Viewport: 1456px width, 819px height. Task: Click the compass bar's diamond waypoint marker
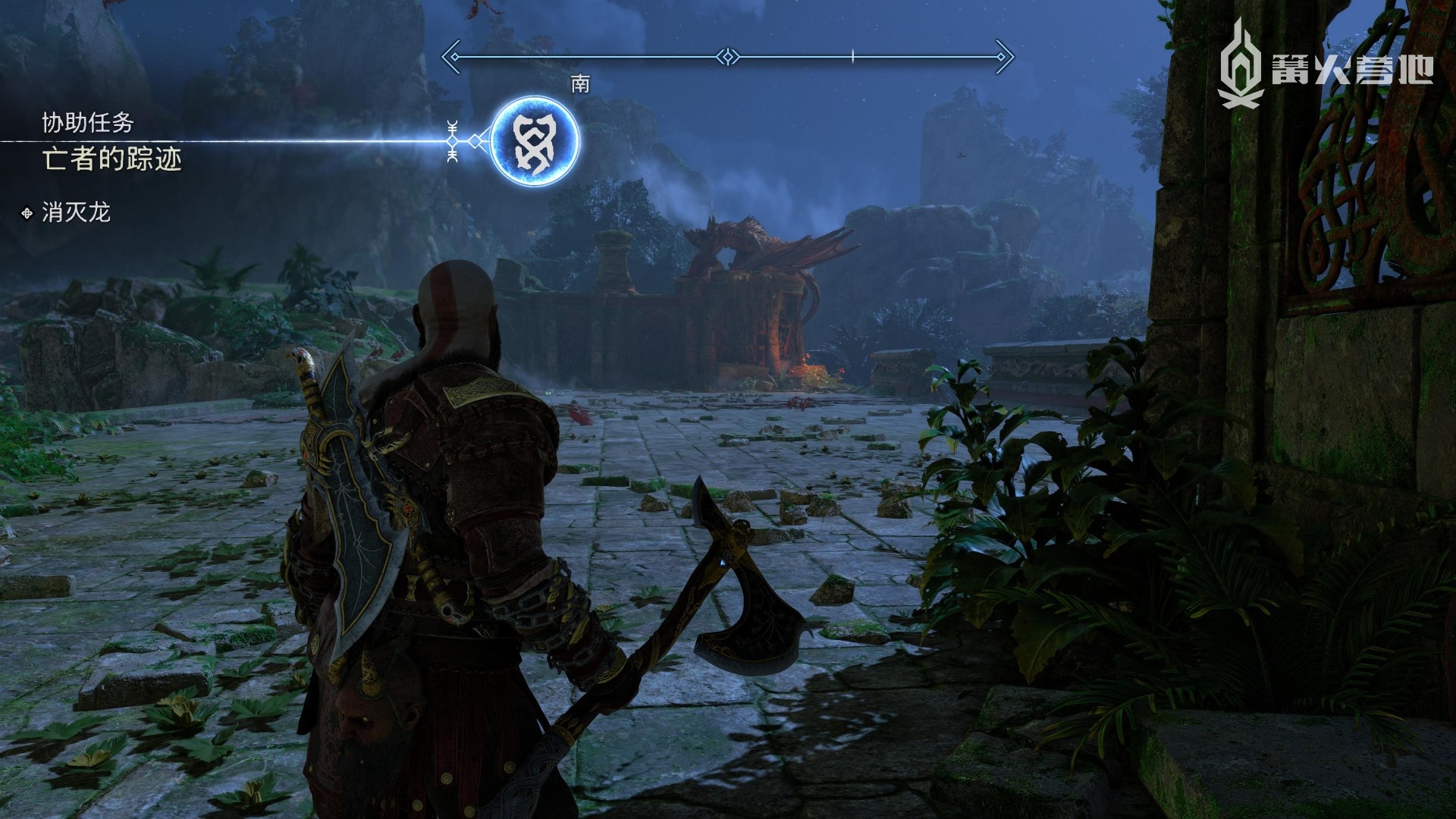(x=727, y=56)
